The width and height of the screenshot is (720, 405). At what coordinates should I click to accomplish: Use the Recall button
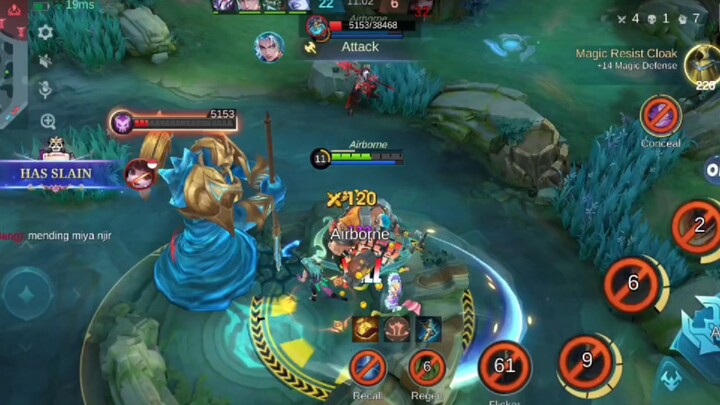(x=367, y=367)
